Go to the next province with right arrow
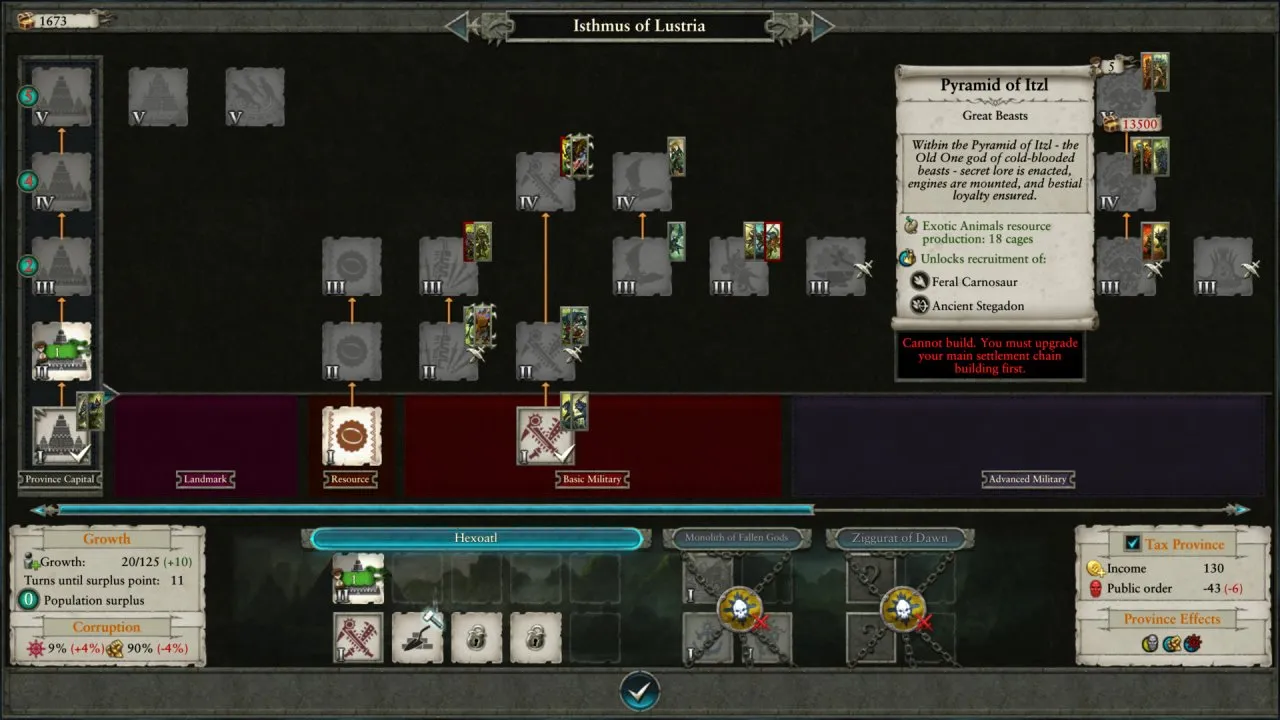The width and height of the screenshot is (1280, 720). click(x=822, y=26)
